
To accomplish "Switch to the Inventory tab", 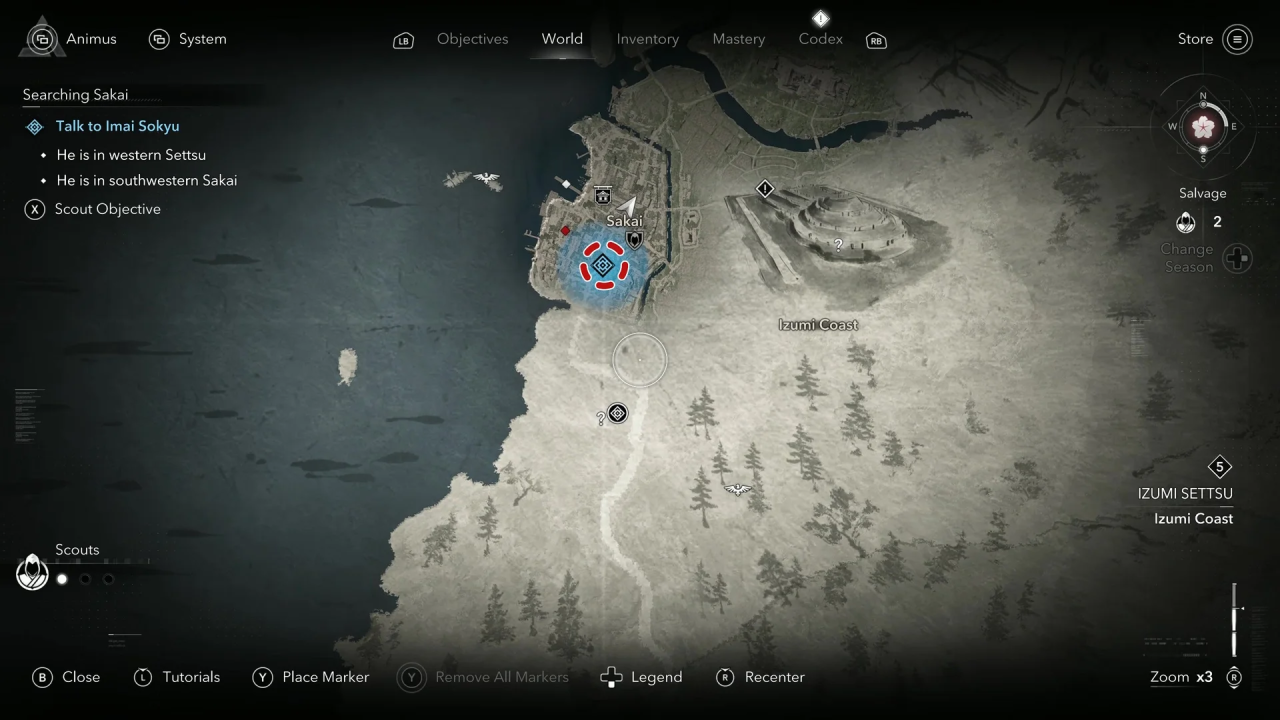I will click(x=647, y=39).
